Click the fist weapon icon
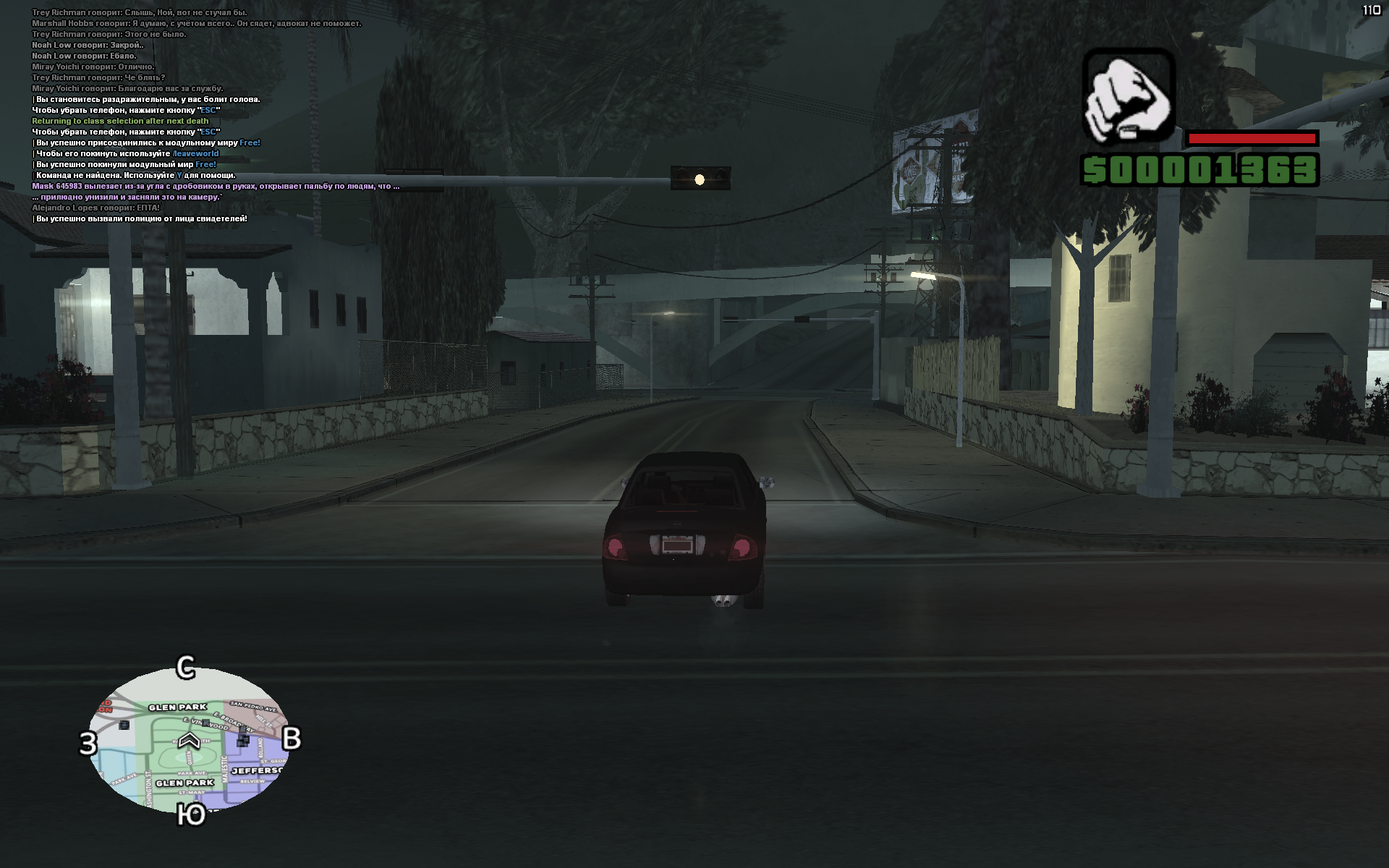 point(1128,96)
